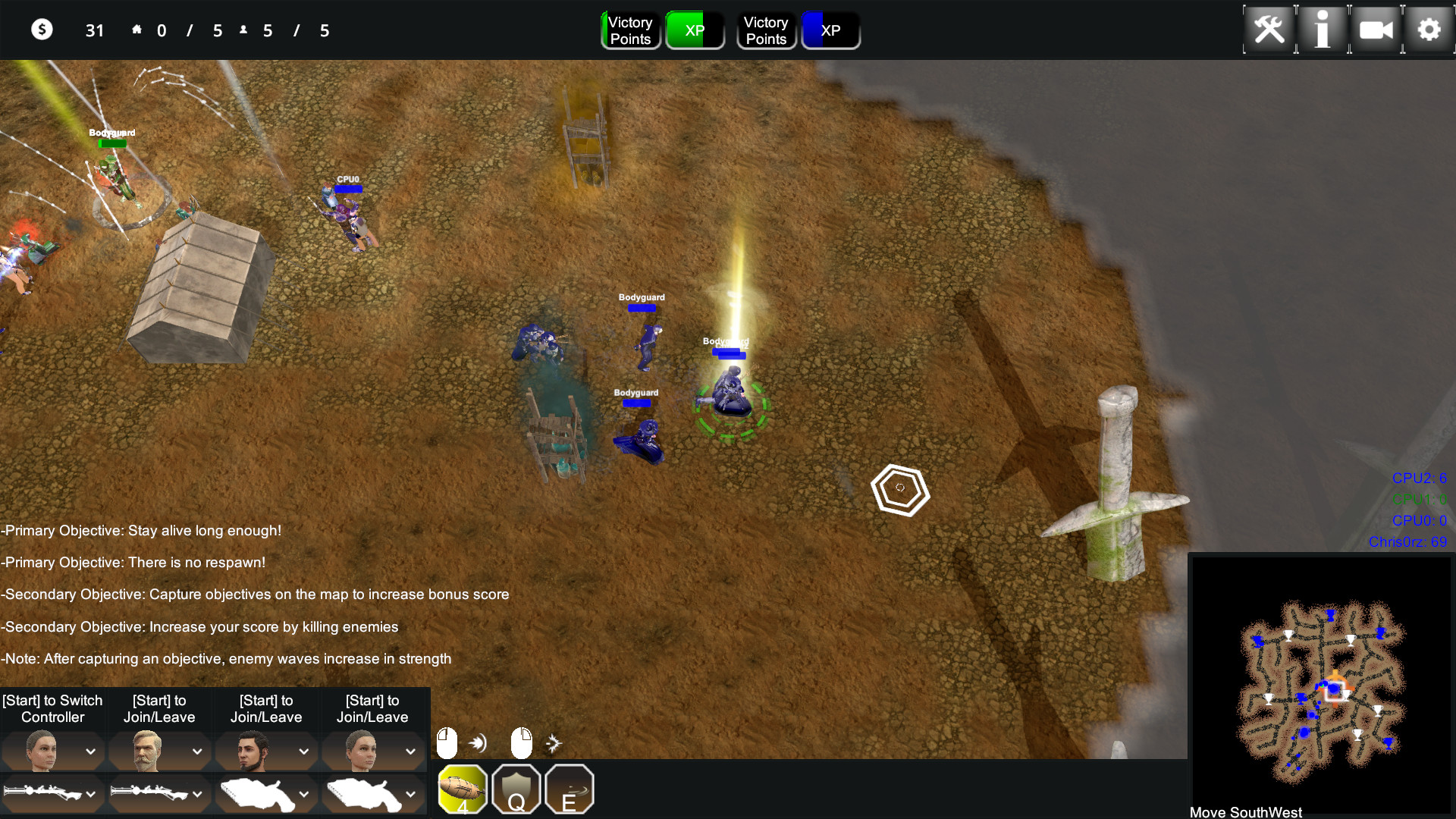Open the settings gear icon
The height and width of the screenshot is (819, 1456).
[1429, 30]
